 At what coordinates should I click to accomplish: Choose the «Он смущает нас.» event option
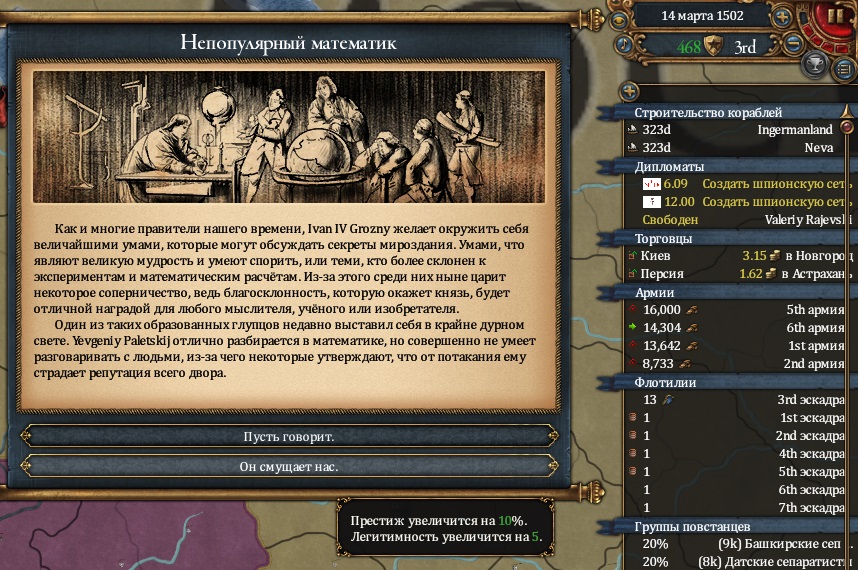click(288, 466)
